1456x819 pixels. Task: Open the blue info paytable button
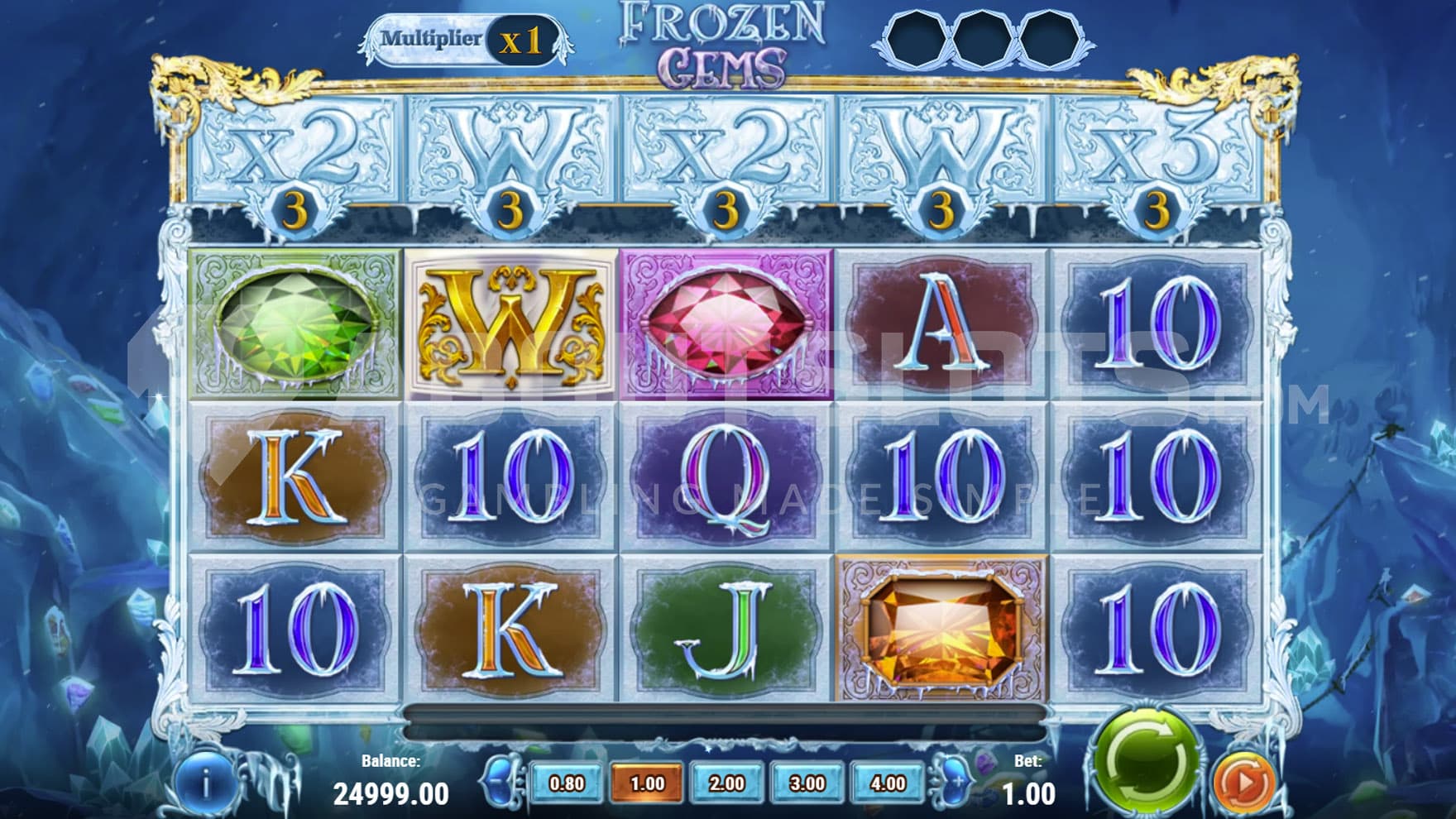(204, 782)
